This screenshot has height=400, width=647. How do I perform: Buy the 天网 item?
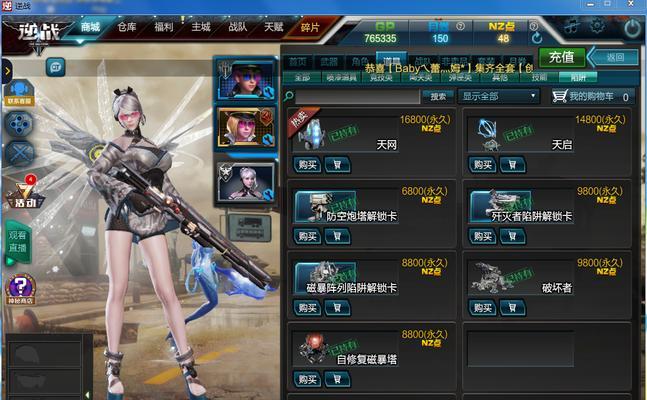[308, 164]
